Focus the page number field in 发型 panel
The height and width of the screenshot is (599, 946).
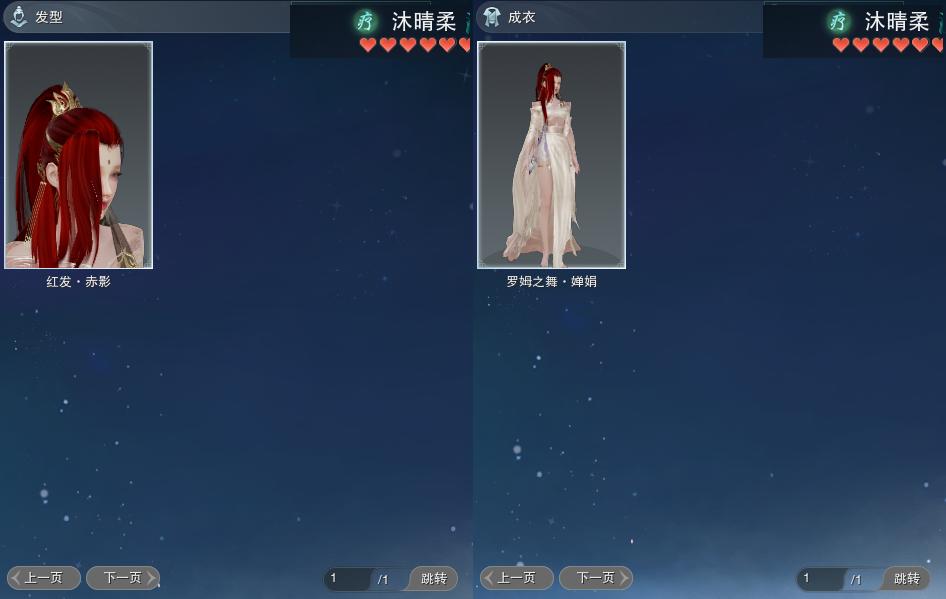tap(347, 579)
